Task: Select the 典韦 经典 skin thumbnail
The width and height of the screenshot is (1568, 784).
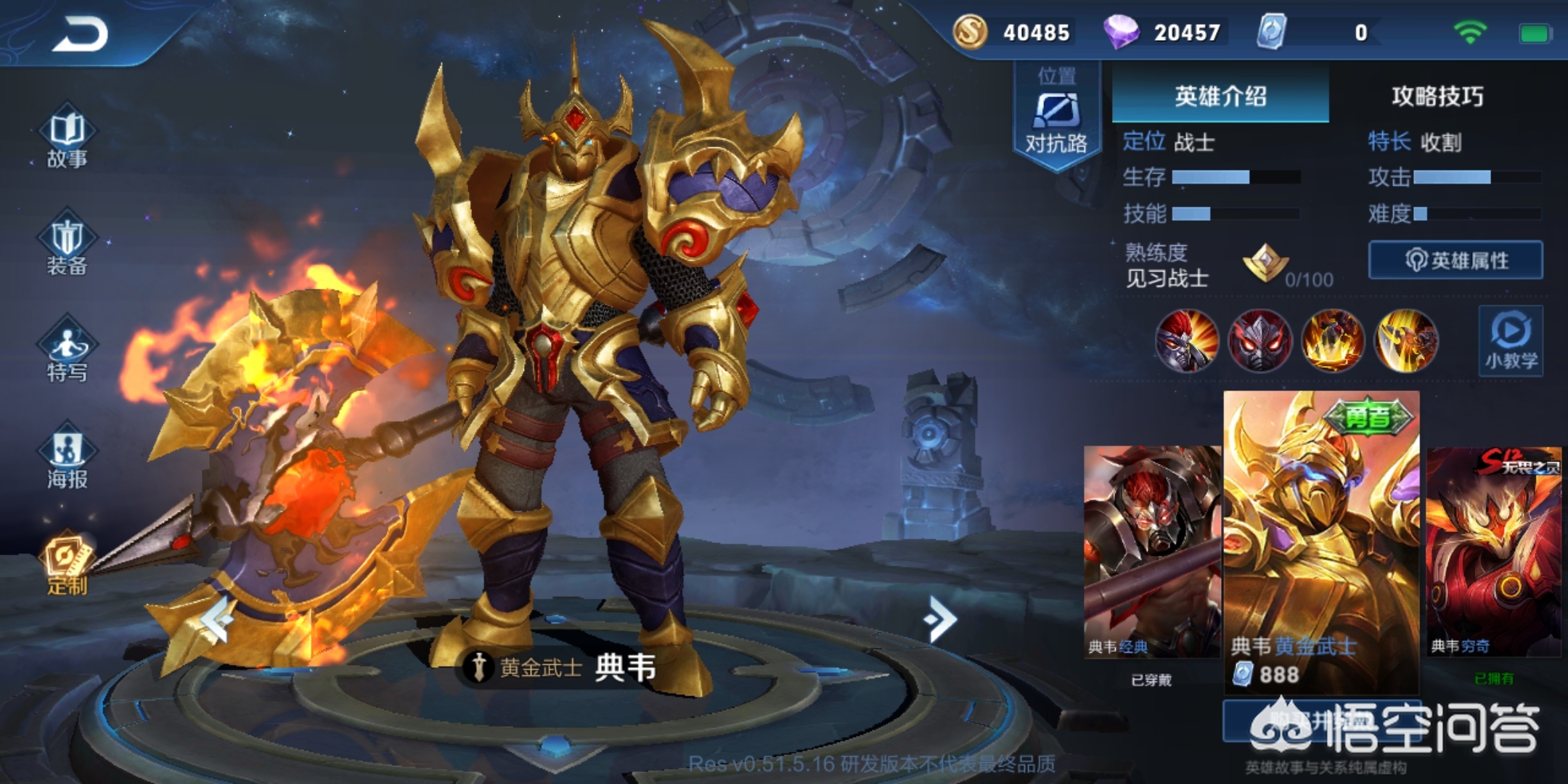Action: click(x=1151, y=552)
